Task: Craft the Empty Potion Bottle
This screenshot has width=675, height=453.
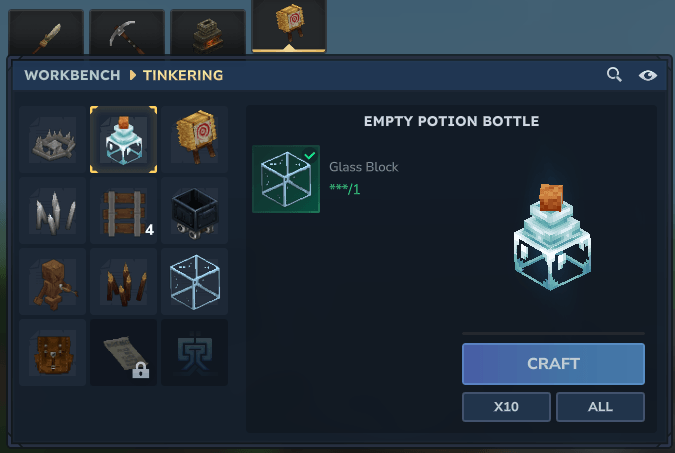Action: tap(553, 364)
